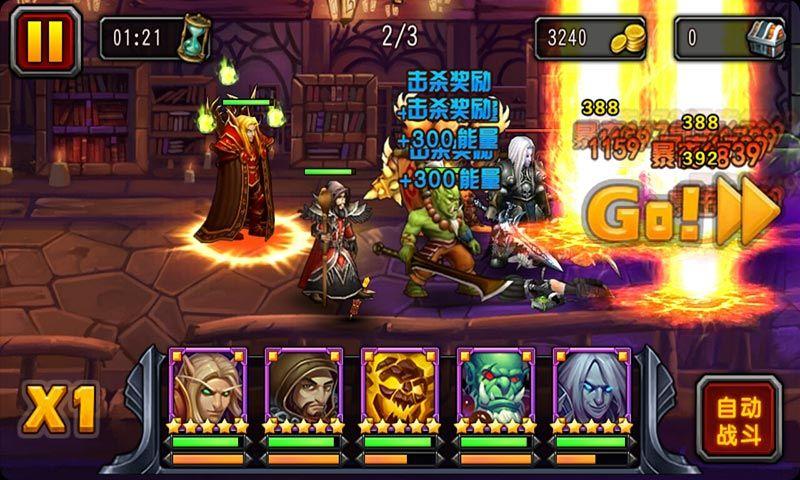Image resolution: width=800 pixels, height=480 pixels.
Task: Select the hooded bearded hero portrait
Action: point(303,386)
